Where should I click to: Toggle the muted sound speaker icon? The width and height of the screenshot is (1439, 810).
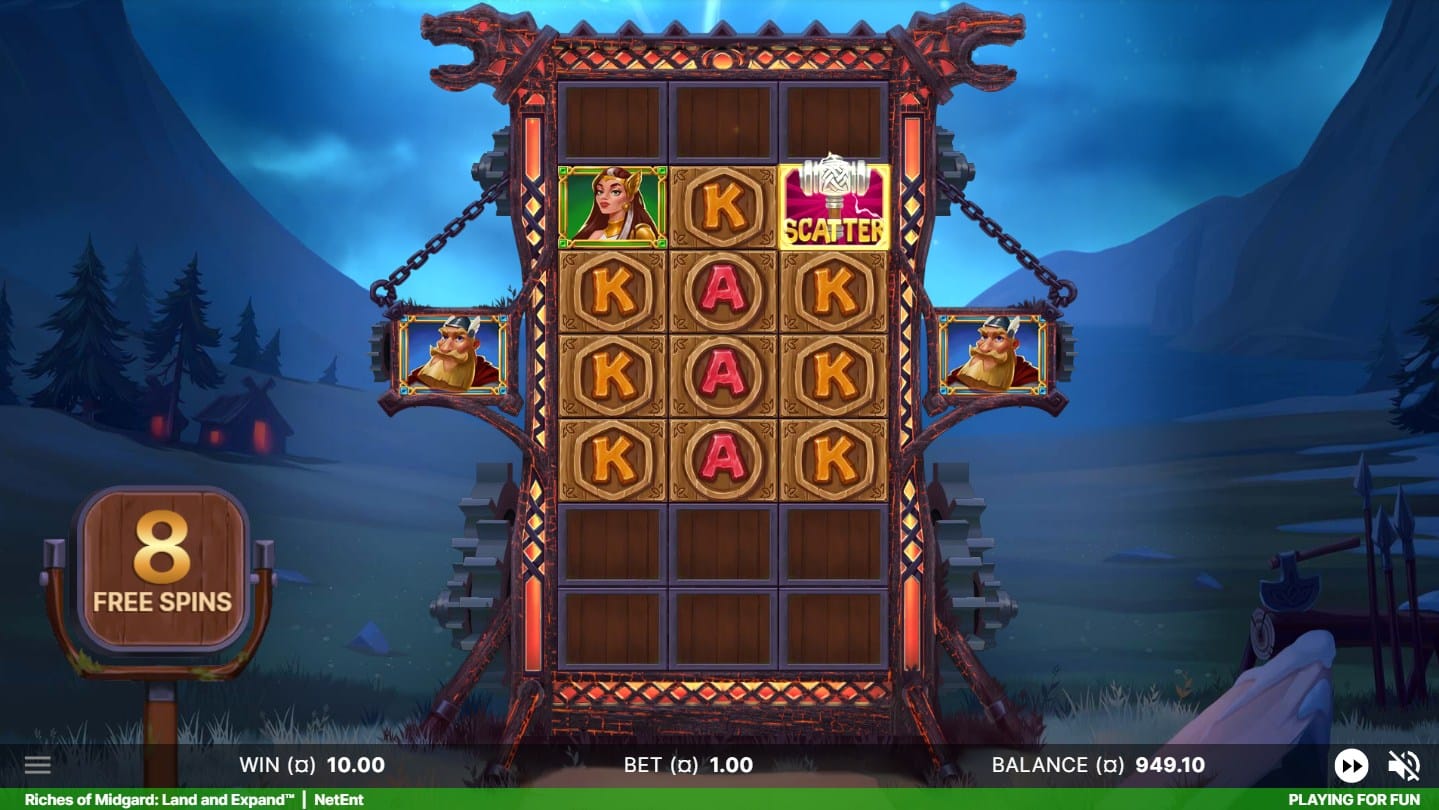point(1404,766)
